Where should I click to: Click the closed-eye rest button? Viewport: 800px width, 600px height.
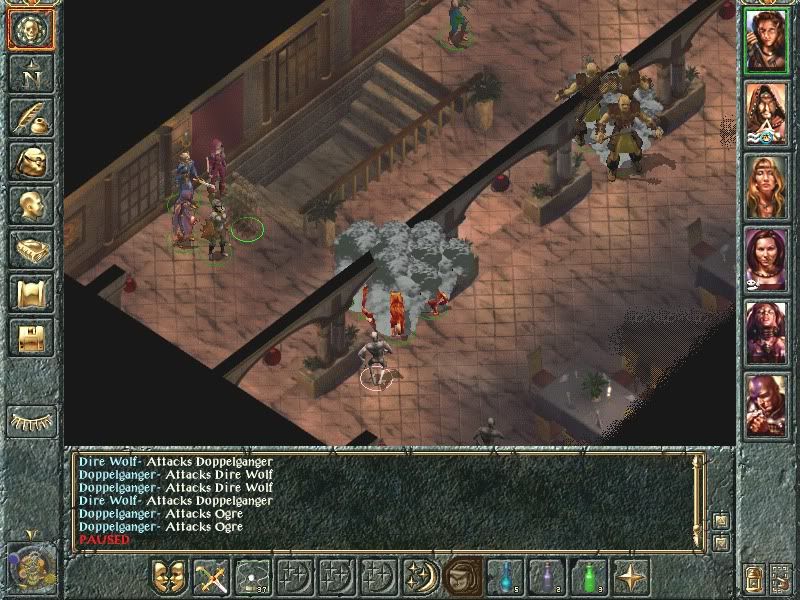30,420
